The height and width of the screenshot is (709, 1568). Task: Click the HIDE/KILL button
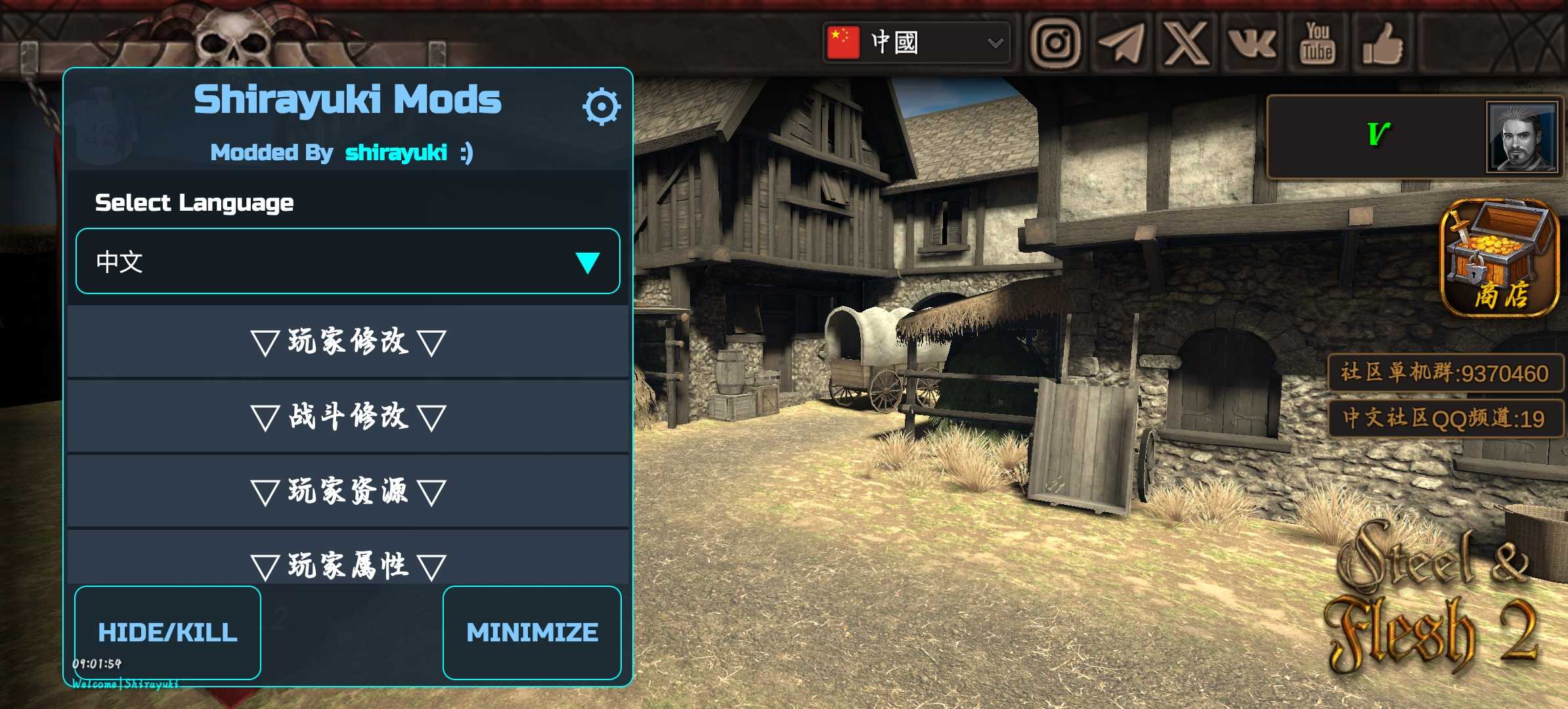pyautogui.click(x=167, y=632)
